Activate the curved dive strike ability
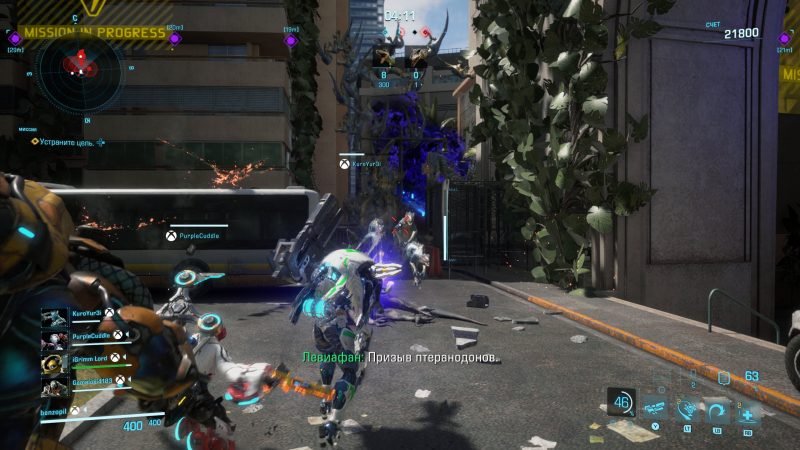Screen dimensions: 800x450 click(687, 409)
